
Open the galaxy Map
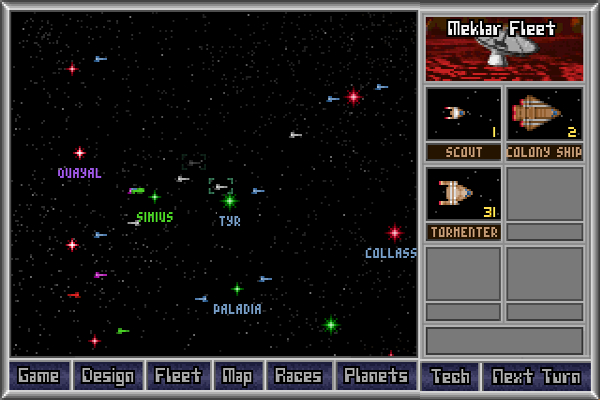238,377
